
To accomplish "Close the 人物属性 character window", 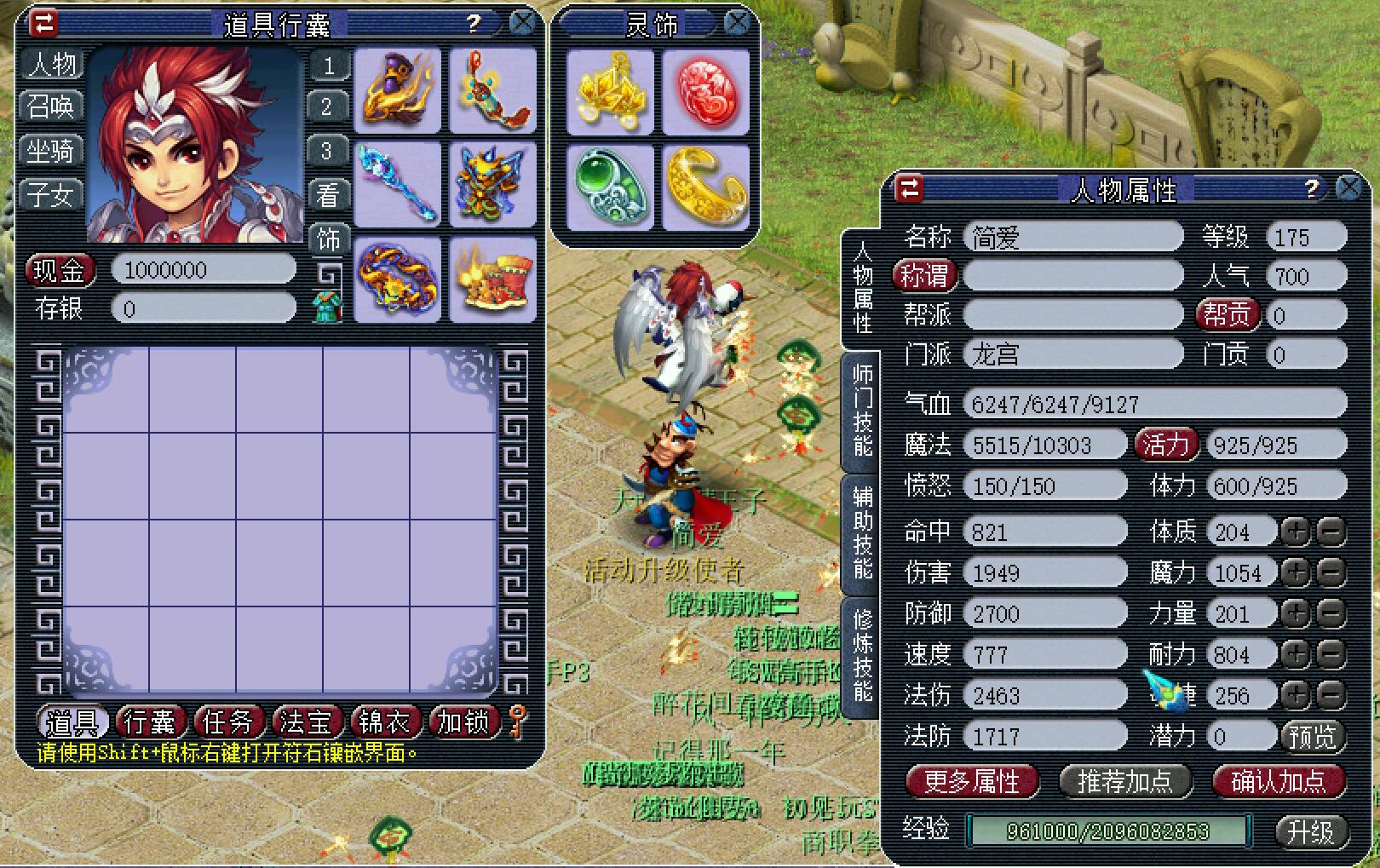I will point(1348,188).
